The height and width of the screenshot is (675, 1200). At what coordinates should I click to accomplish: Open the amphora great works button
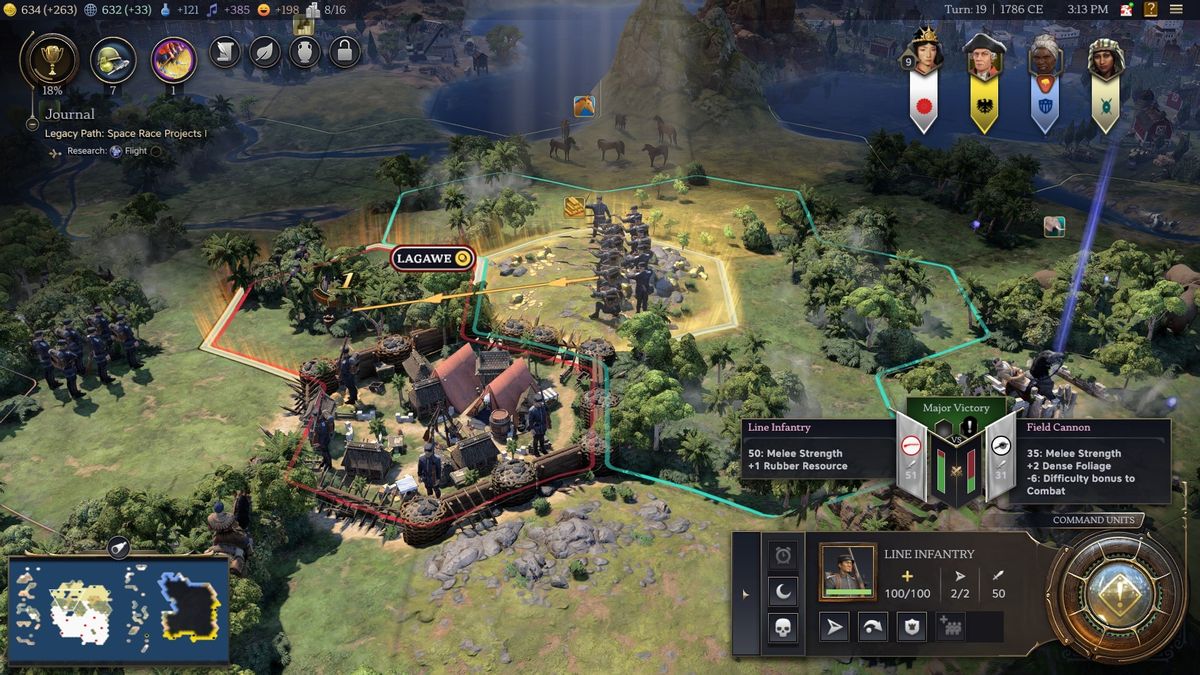click(x=305, y=51)
